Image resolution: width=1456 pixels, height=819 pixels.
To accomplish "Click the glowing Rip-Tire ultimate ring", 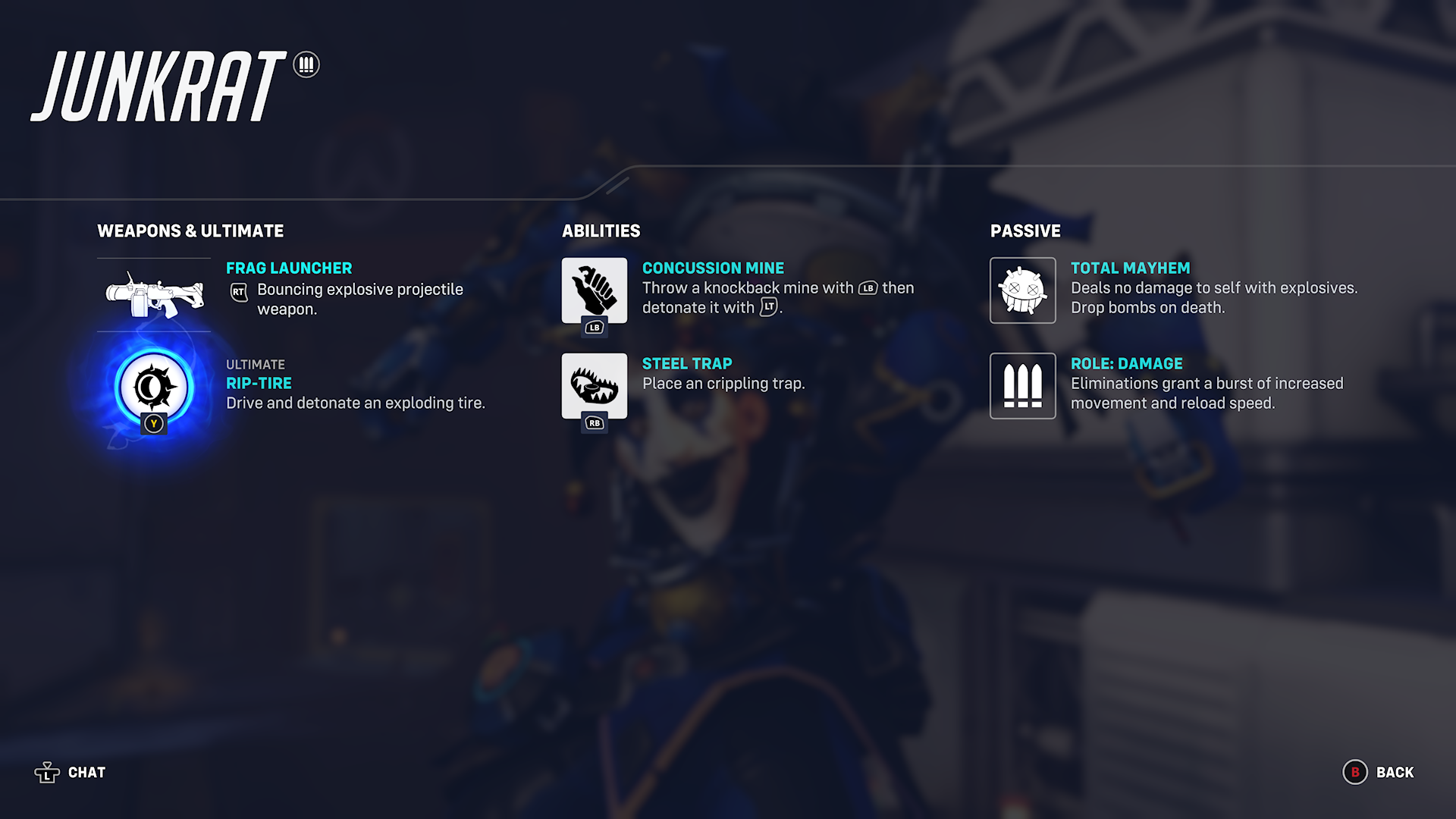I will point(154,388).
